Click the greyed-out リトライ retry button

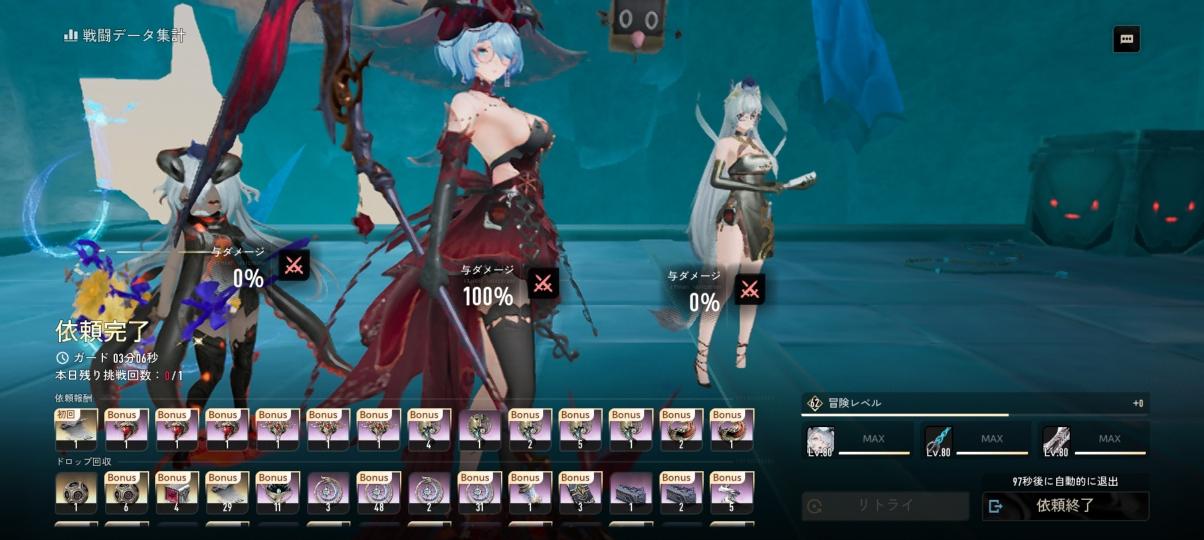(x=885, y=506)
